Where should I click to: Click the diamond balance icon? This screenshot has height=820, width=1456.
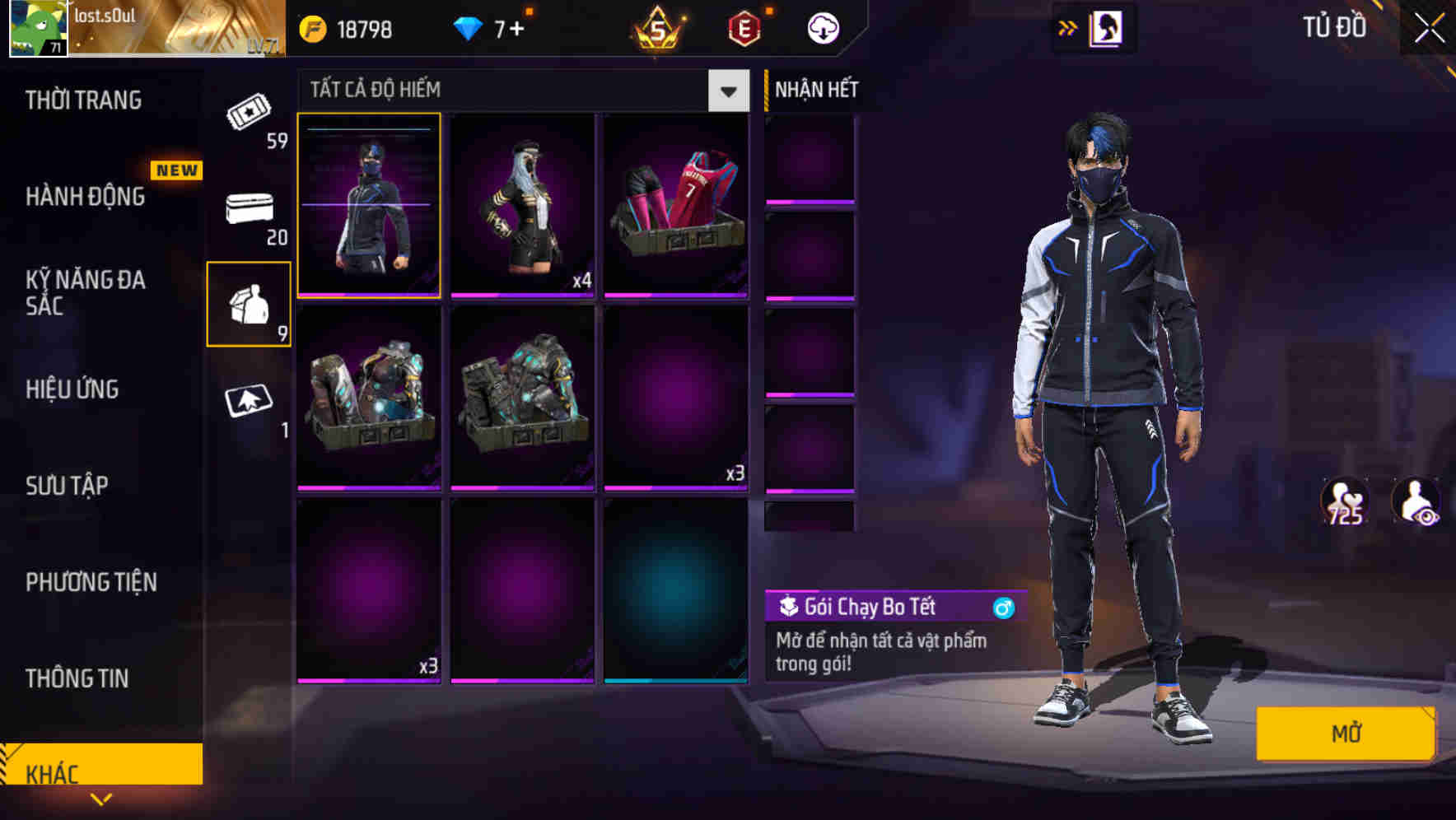pos(467,26)
